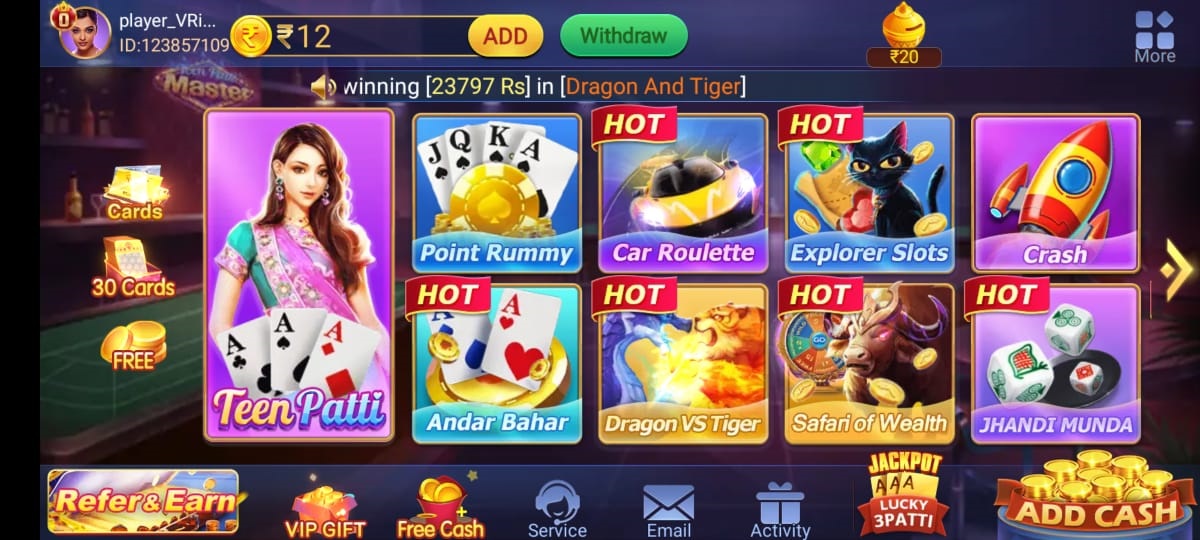Image resolution: width=1200 pixels, height=540 pixels.
Task: Play JHANDI MUNDA dice game
Action: pos(1055,363)
